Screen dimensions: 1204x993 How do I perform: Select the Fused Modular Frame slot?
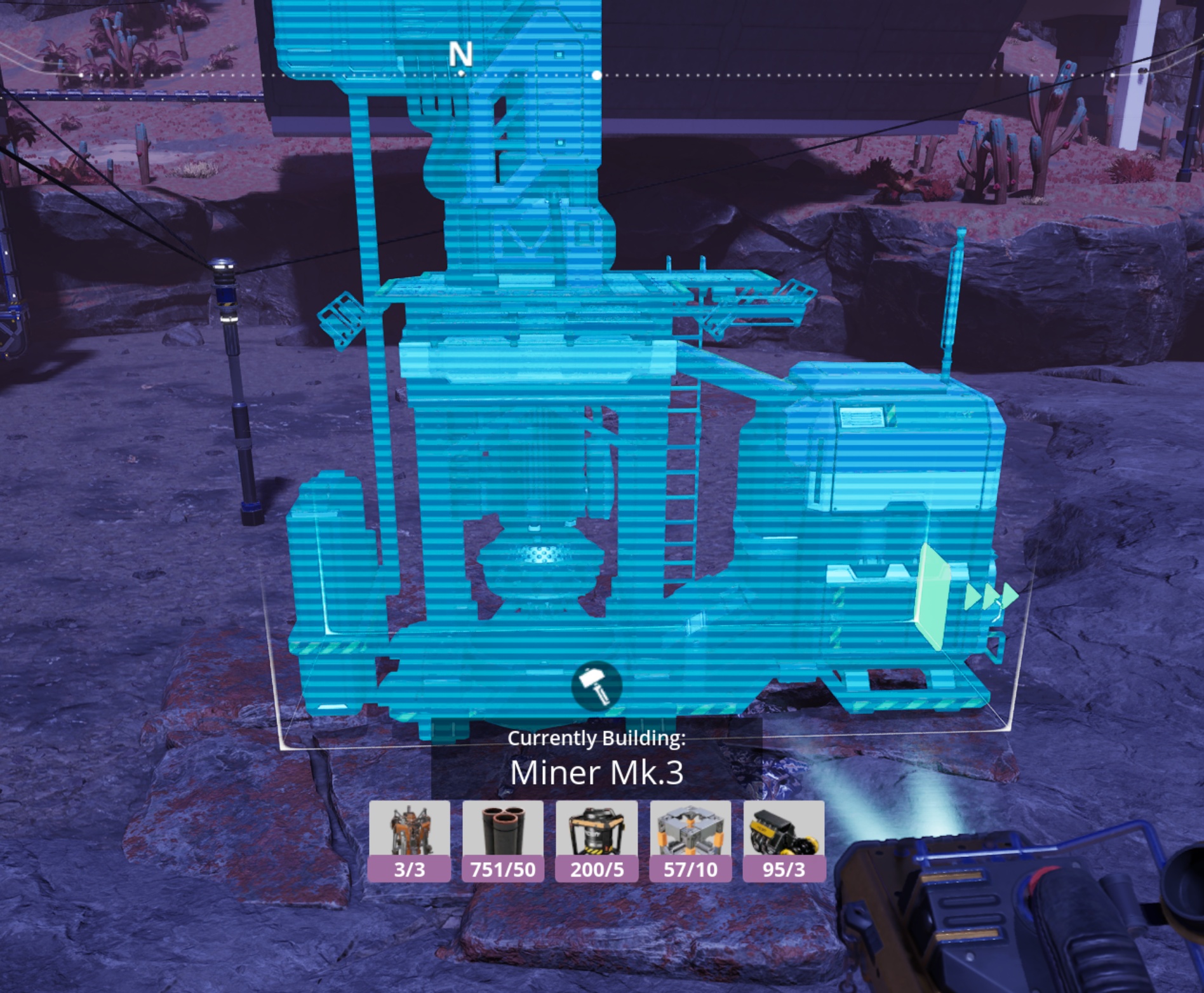[690, 840]
